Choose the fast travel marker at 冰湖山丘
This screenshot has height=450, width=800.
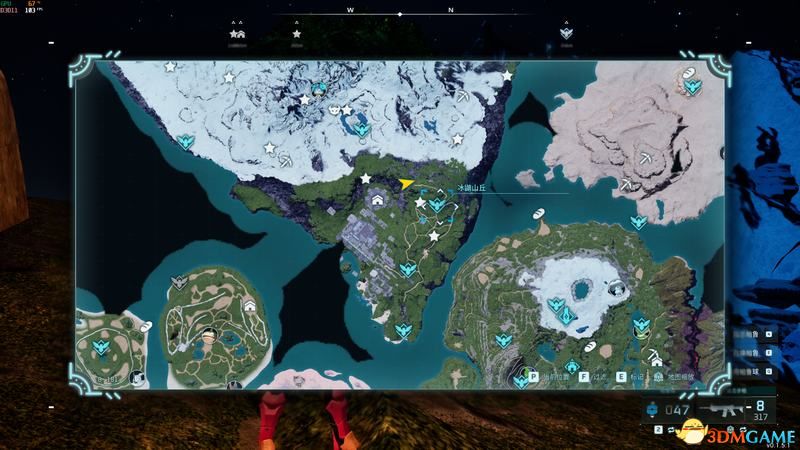pos(436,204)
